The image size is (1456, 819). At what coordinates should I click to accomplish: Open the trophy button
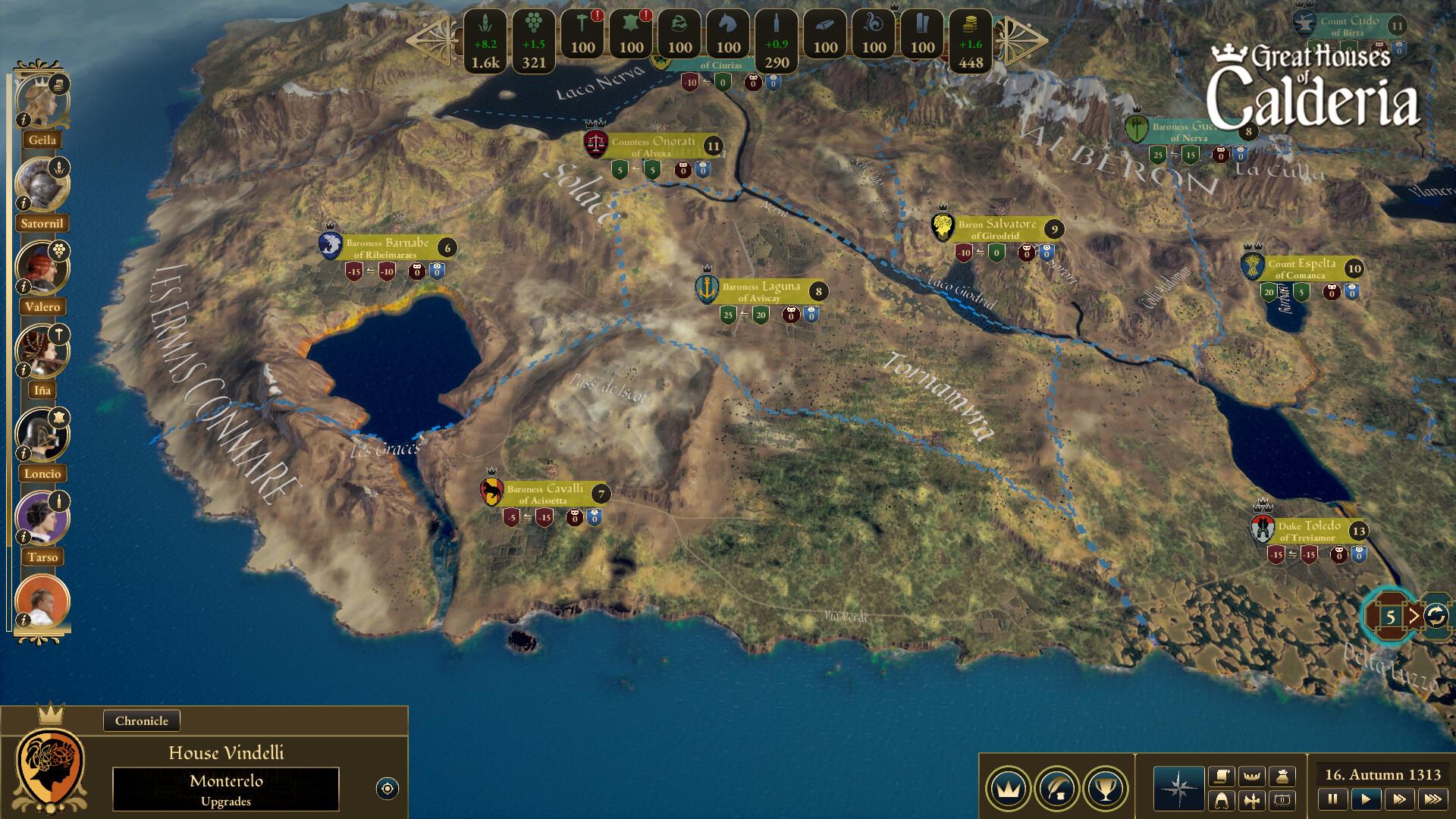[x=1106, y=789]
